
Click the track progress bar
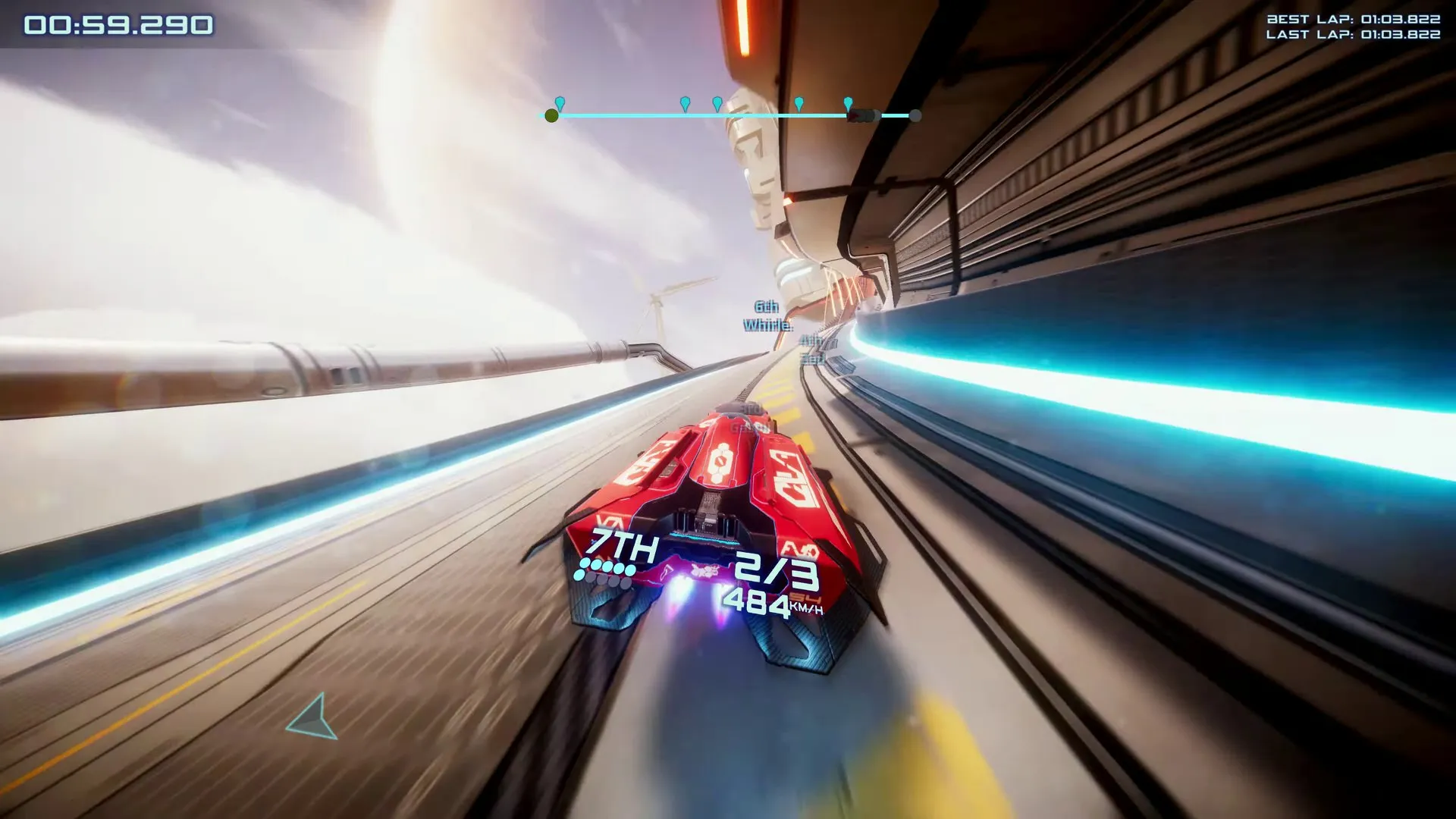click(733, 115)
